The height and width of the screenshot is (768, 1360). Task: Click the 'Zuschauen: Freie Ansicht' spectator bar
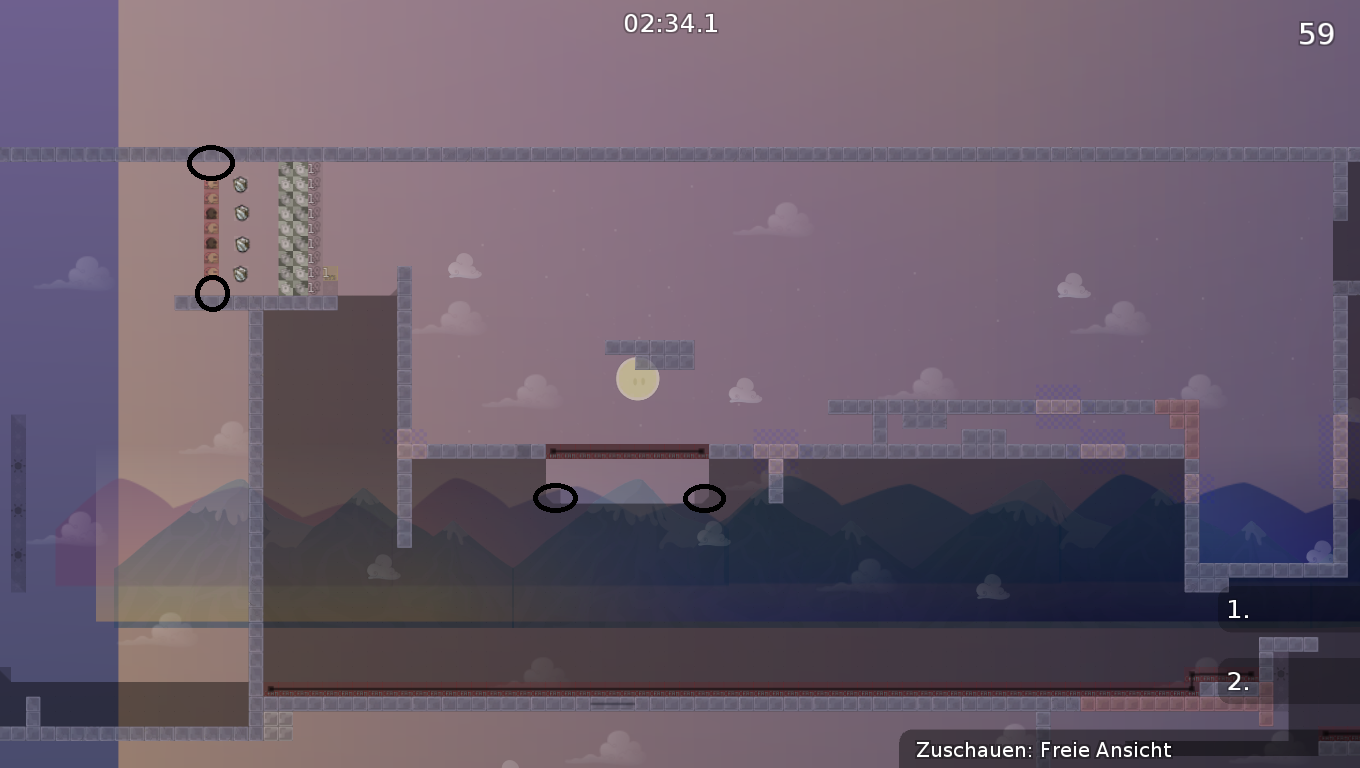pyautogui.click(x=1044, y=749)
